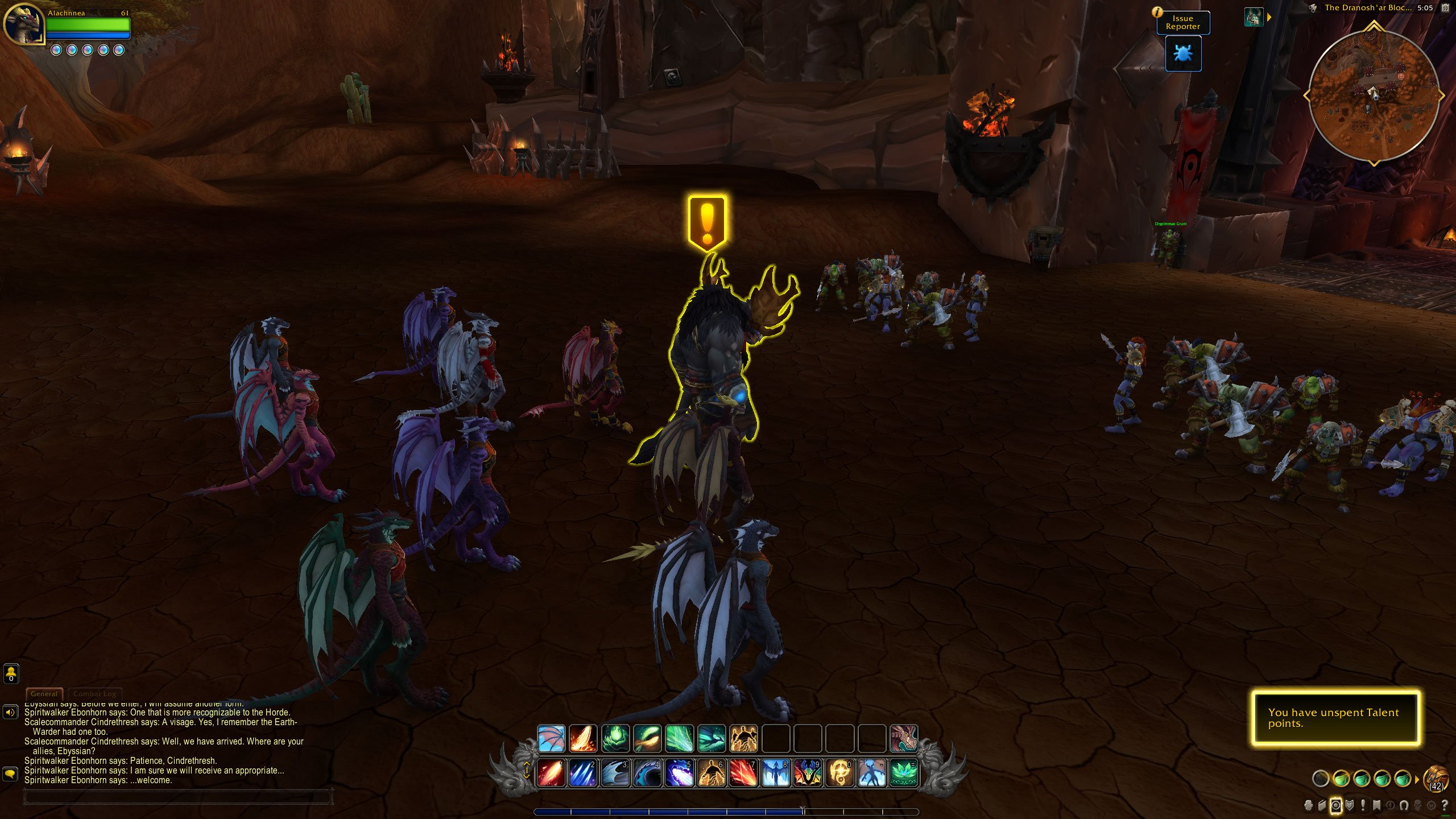The image size is (1456, 819).
Task: Open the horseshoe collections micro button
Action: point(1404,805)
